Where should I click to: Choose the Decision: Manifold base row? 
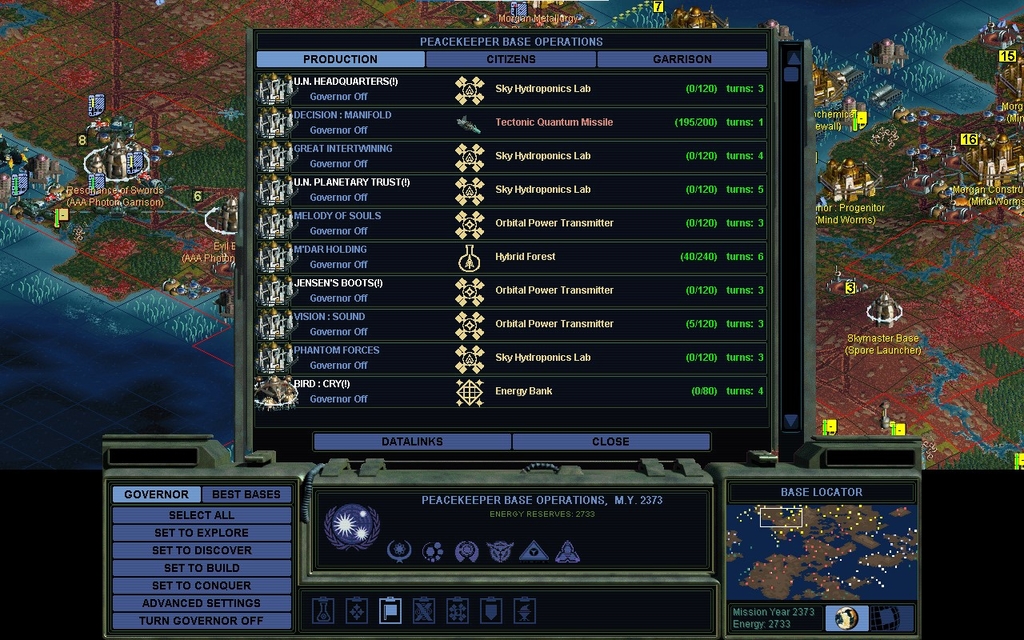click(x=511, y=122)
